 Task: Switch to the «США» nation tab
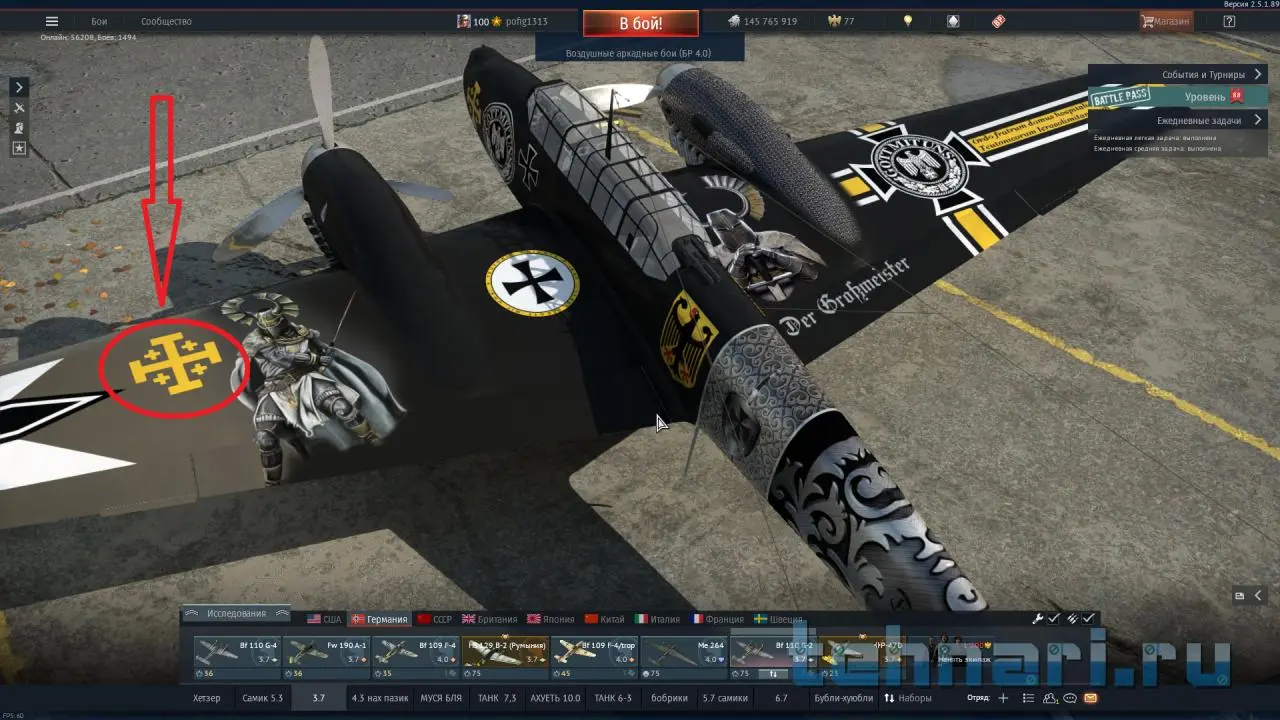[324, 619]
